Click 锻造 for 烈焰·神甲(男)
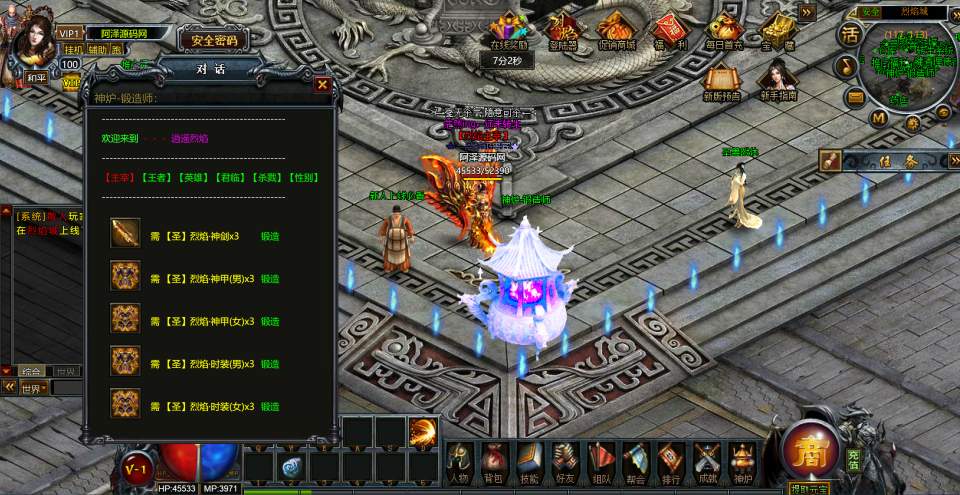The width and height of the screenshot is (960, 495). 270,279
